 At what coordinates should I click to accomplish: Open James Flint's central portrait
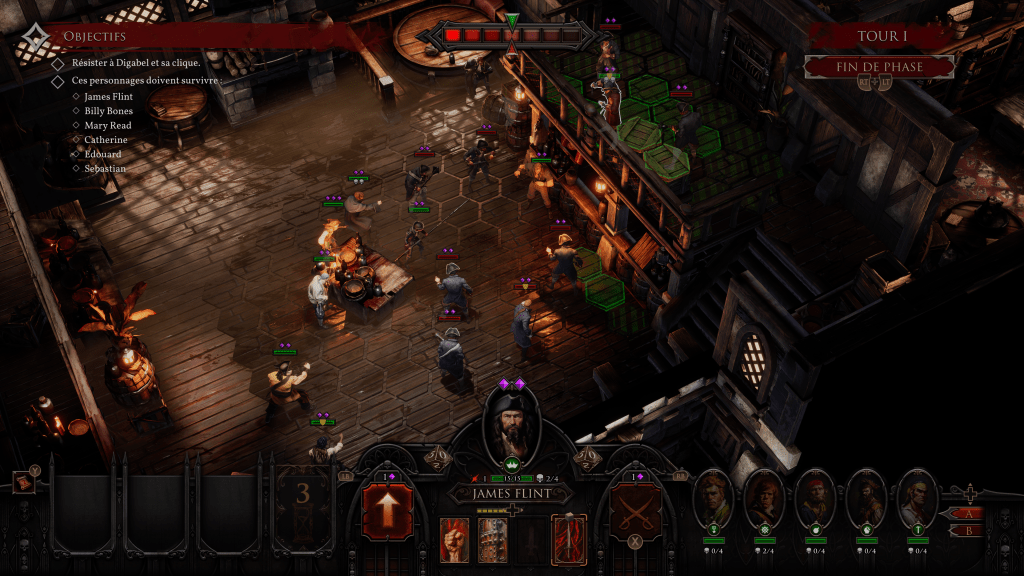pyautogui.click(x=511, y=425)
